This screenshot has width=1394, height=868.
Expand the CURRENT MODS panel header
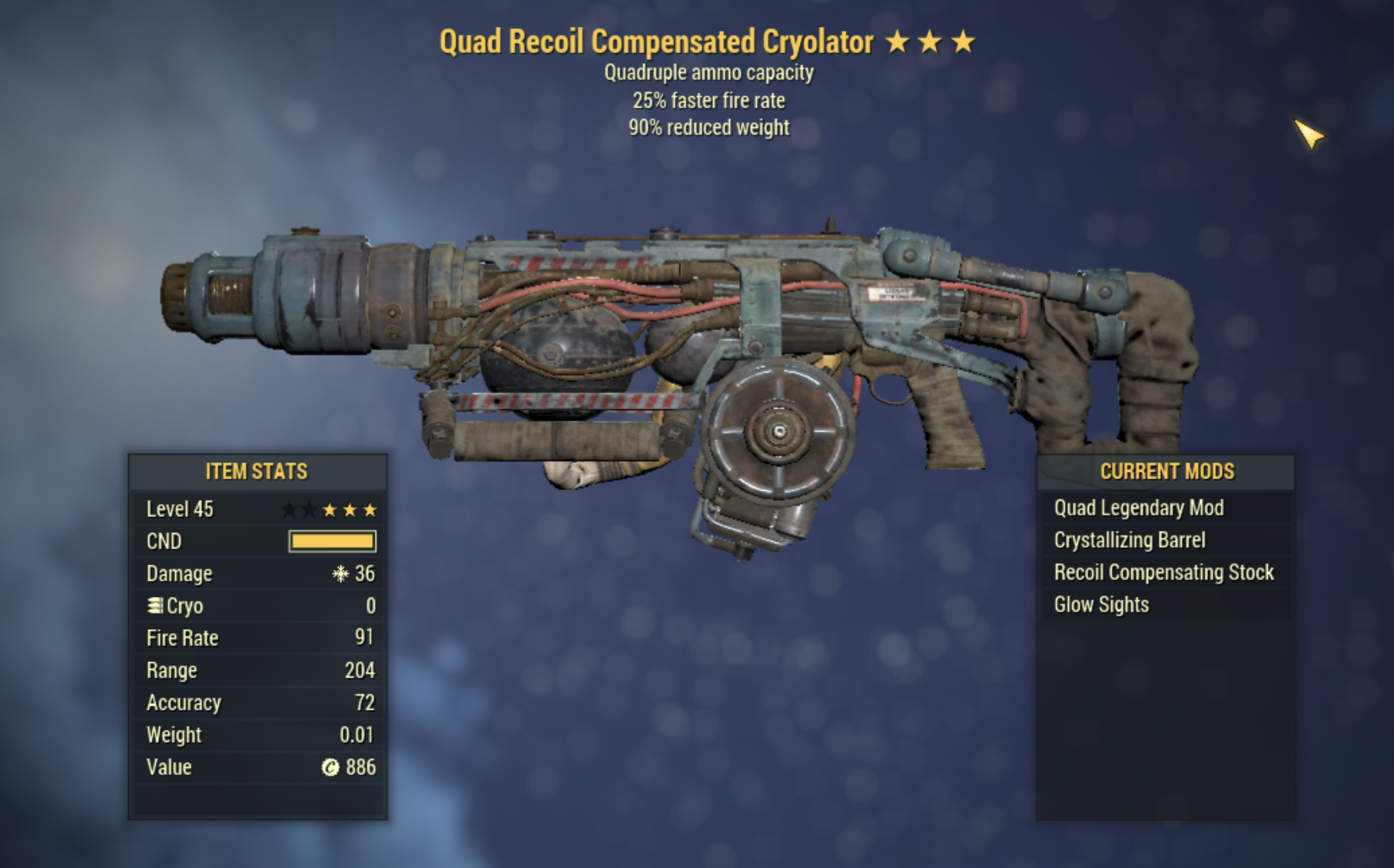(1169, 472)
